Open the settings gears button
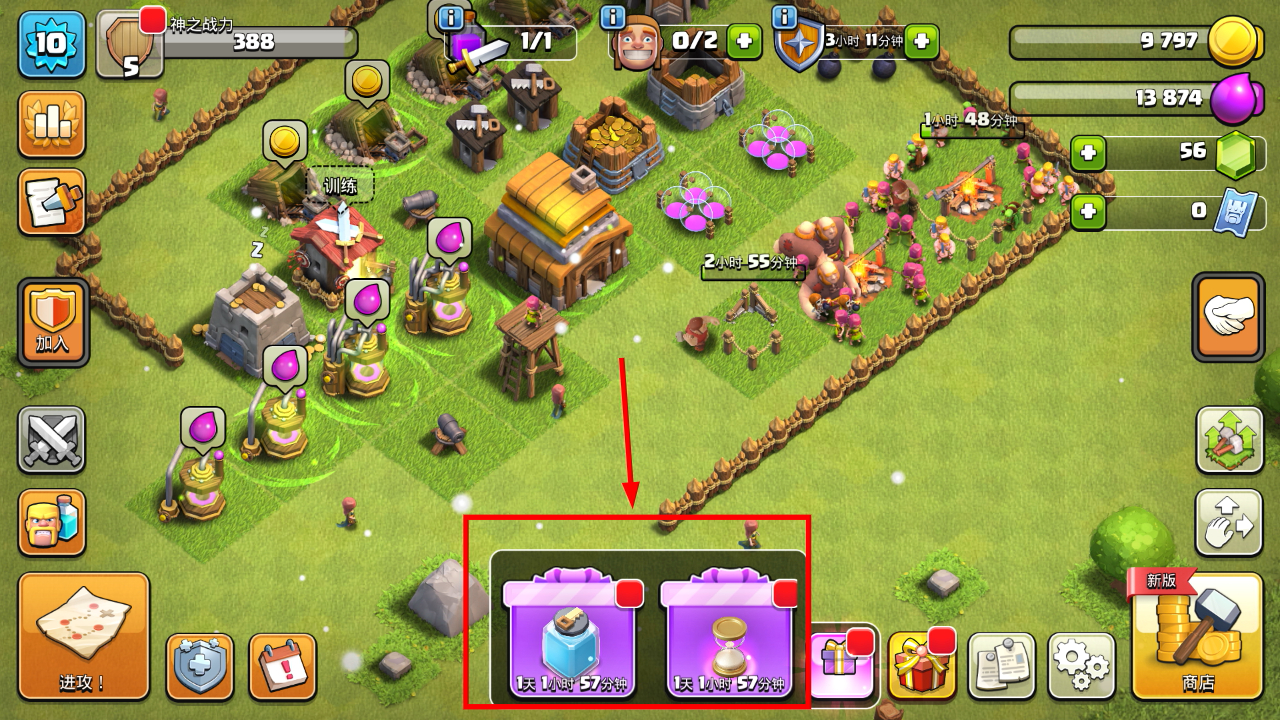 click(1081, 665)
